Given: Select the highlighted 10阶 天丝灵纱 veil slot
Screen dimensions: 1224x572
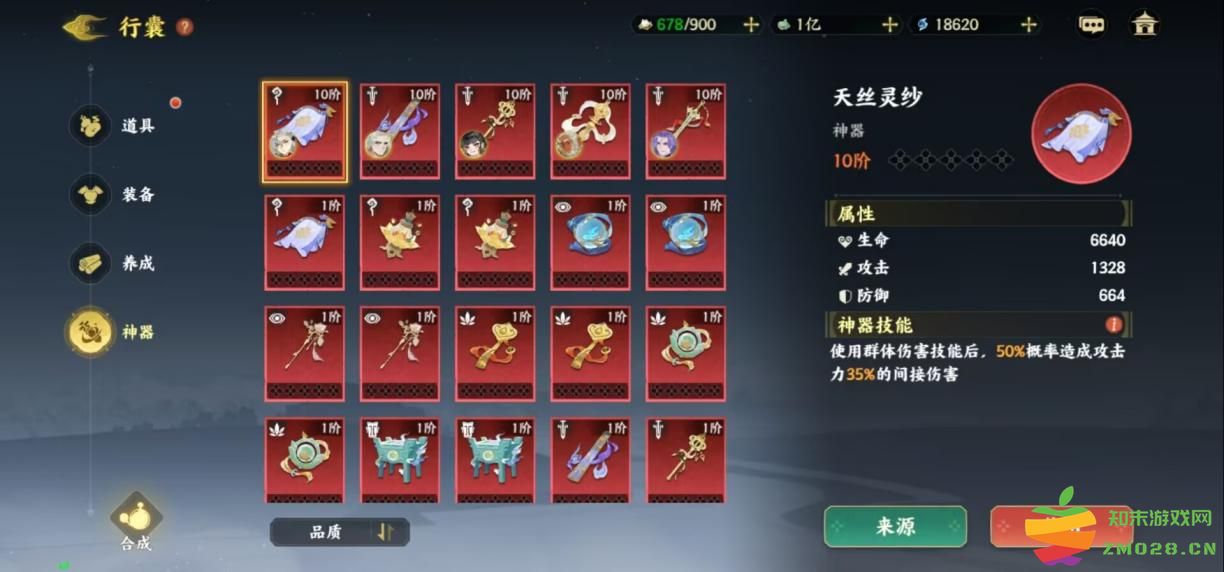Looking at the screenshot, I should pos(305,132).
